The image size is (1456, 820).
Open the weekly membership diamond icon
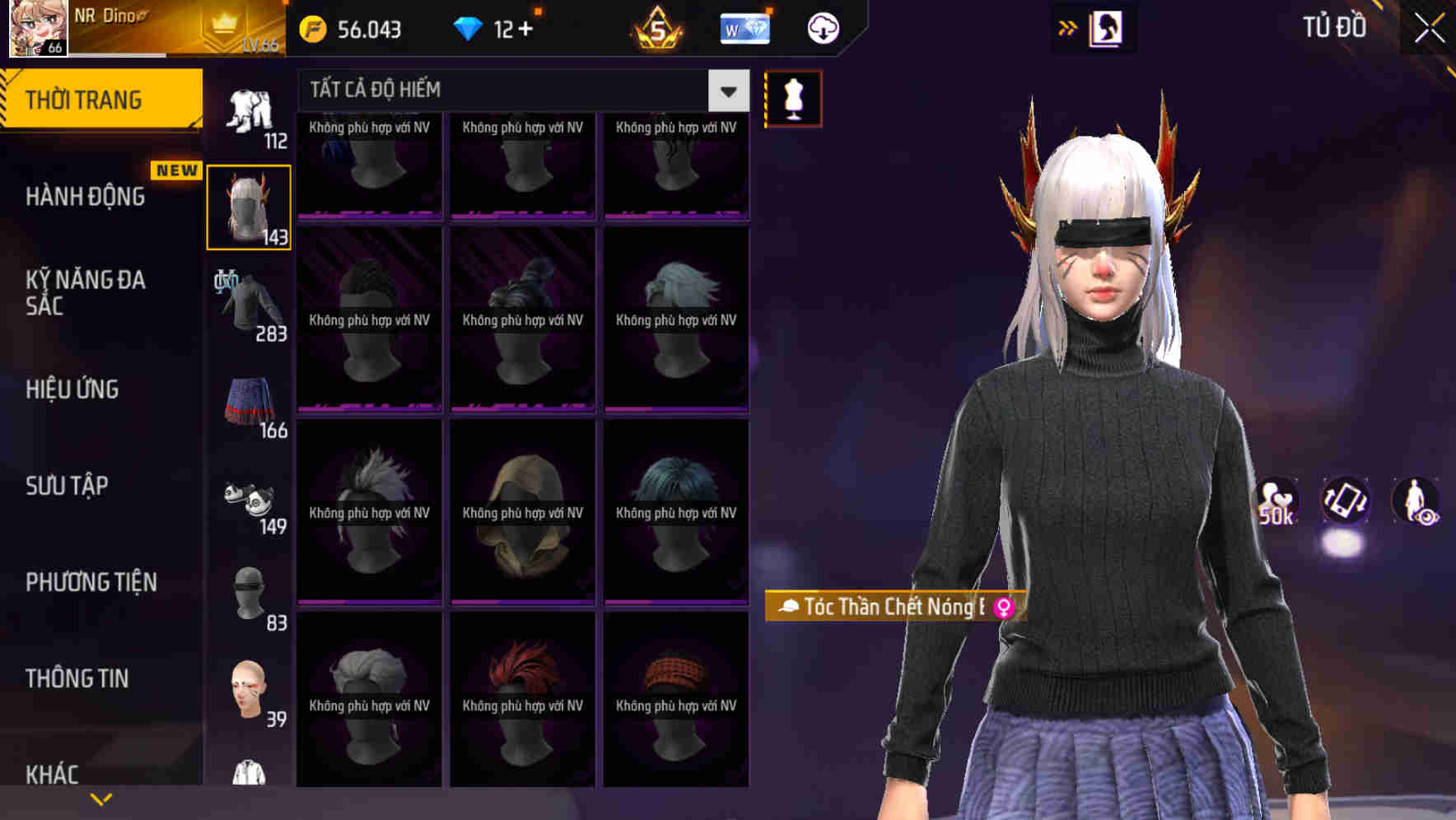click(744, 27)
